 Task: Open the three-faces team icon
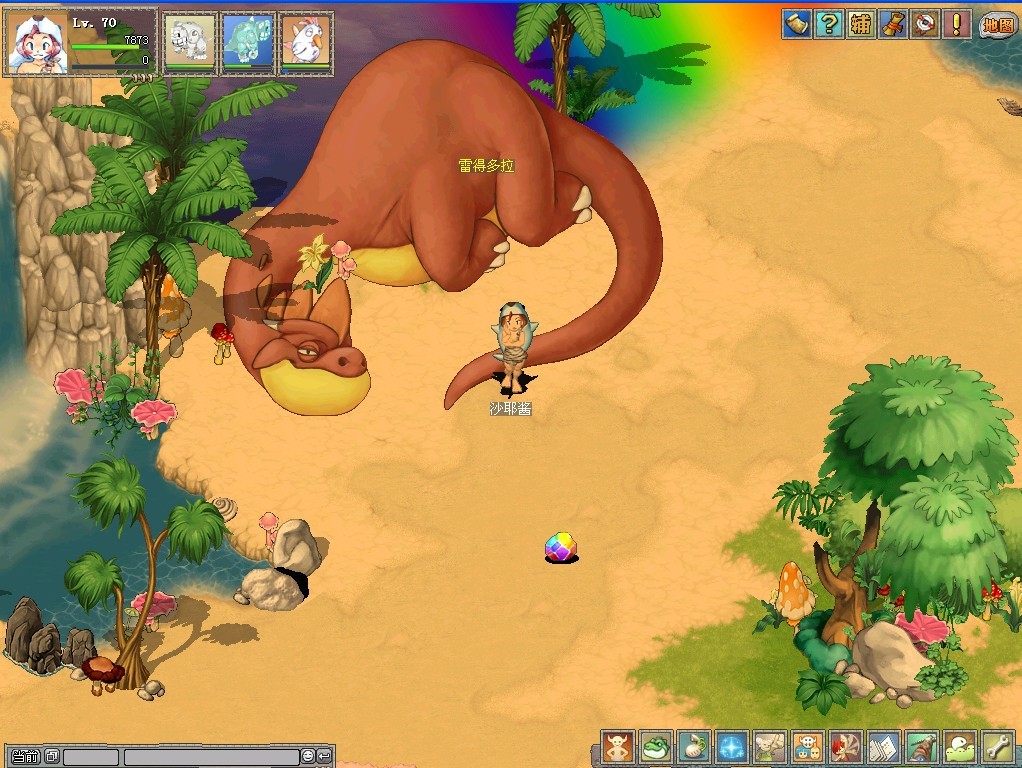pos(807,746)
